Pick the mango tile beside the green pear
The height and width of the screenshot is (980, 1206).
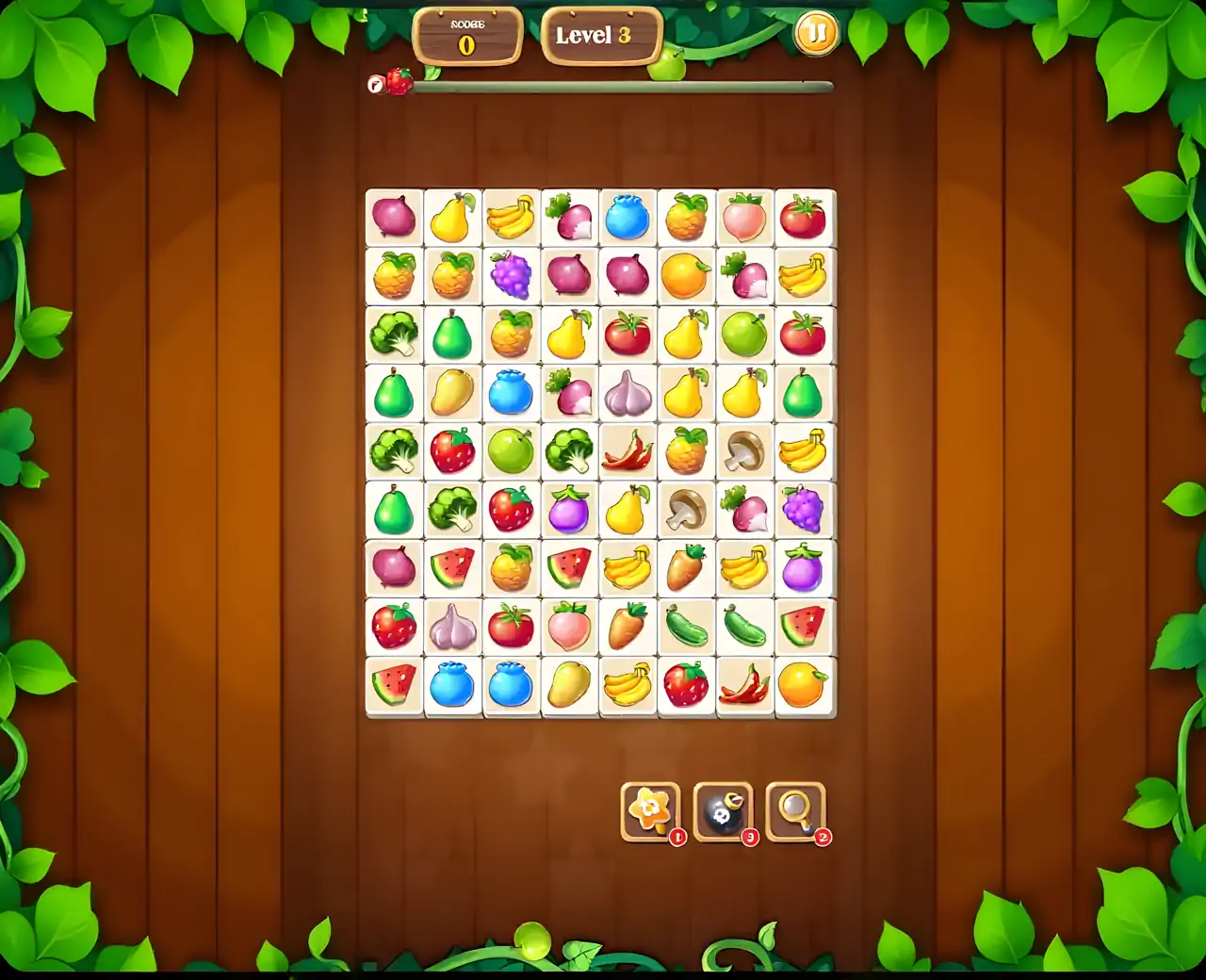point(452,393)
